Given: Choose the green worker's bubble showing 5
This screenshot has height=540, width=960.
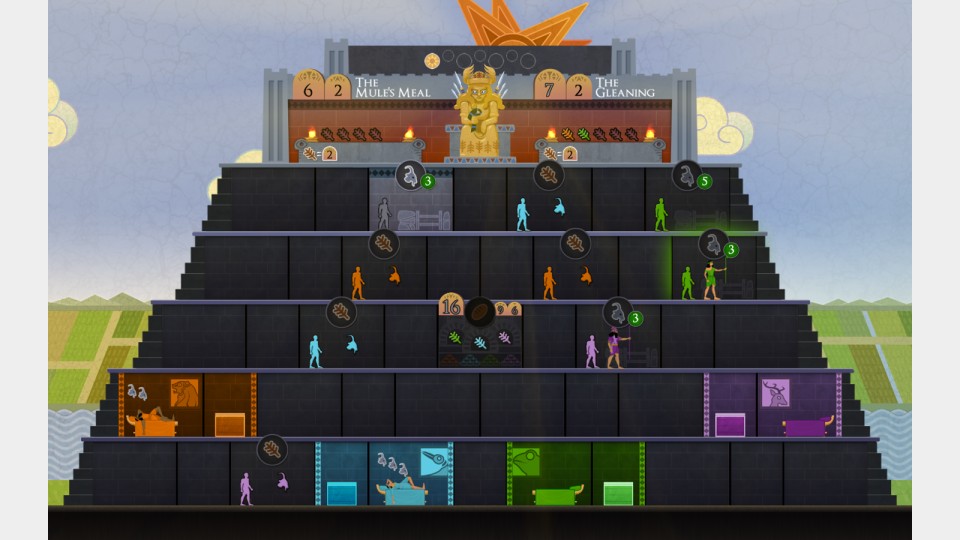Looking at the screenshot, I should pos(689,177).
